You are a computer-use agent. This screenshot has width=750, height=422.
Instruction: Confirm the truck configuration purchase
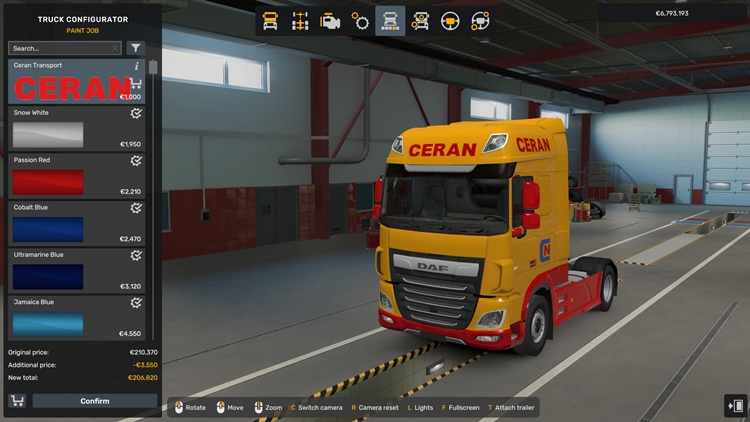(95, 401)
